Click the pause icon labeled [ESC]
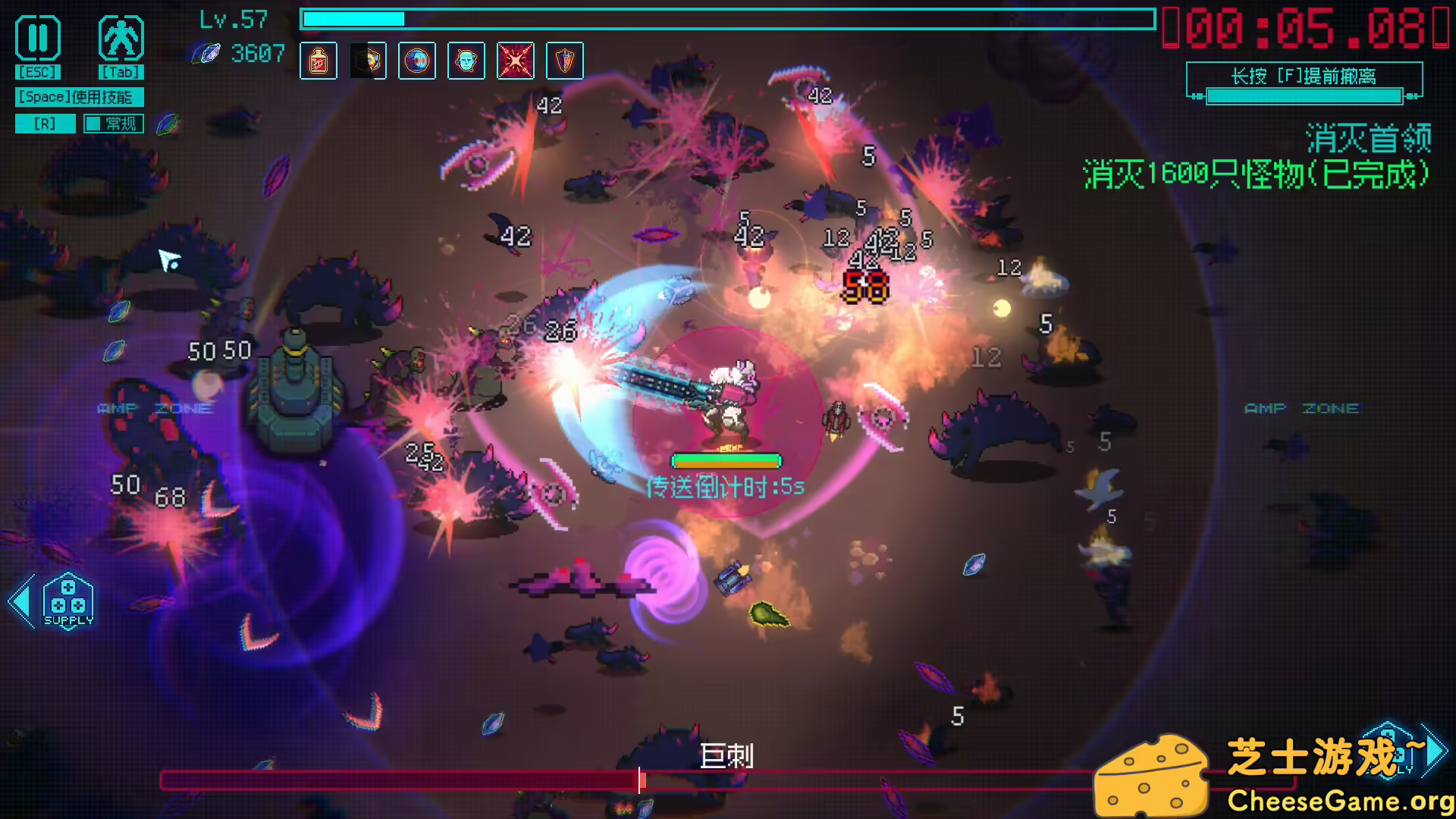Viewport: 1456px width, 819px height. [37, 38]
